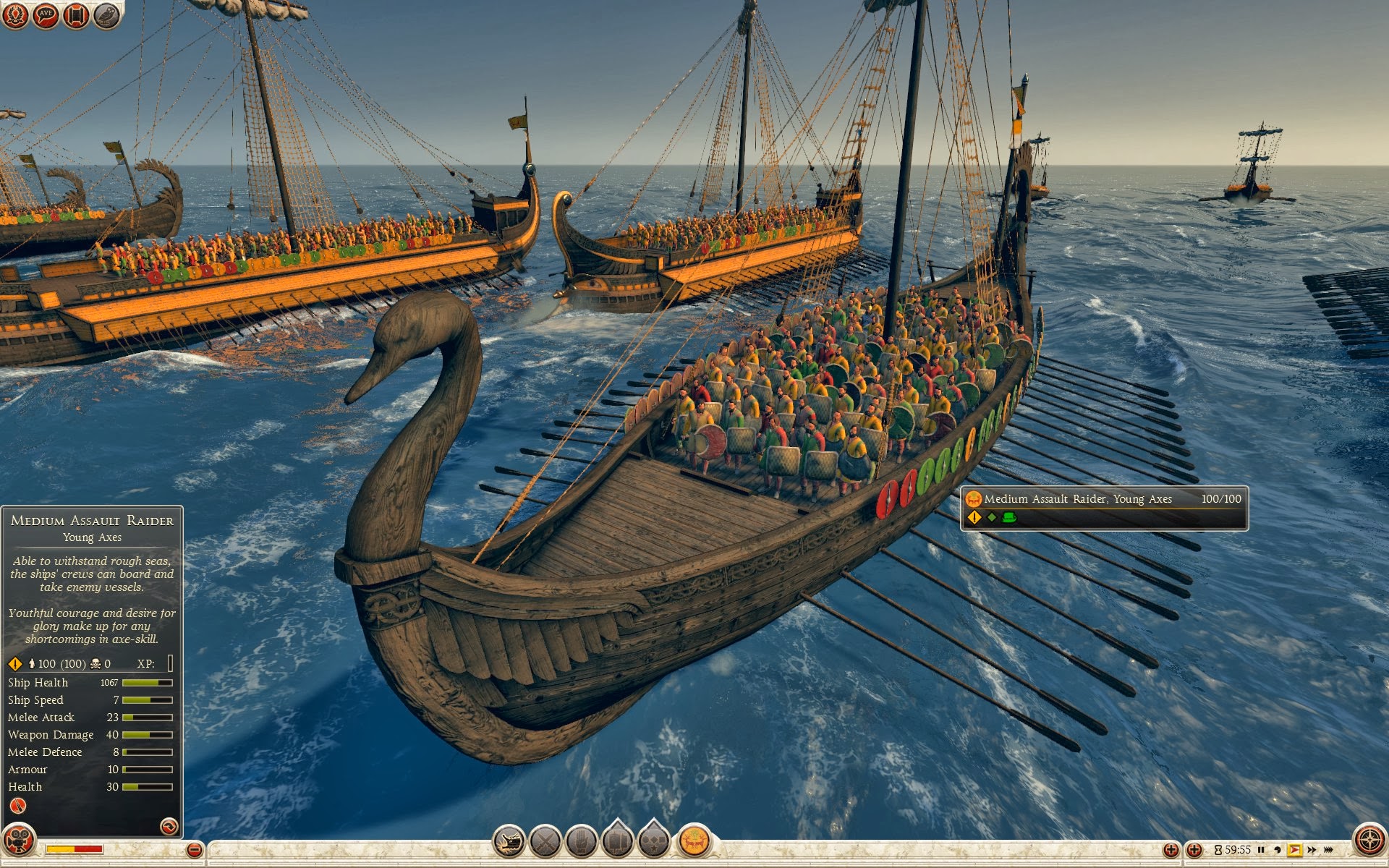Click the raised hand halt button
The height and width of the screenshot is (868, 1389).
581,841
